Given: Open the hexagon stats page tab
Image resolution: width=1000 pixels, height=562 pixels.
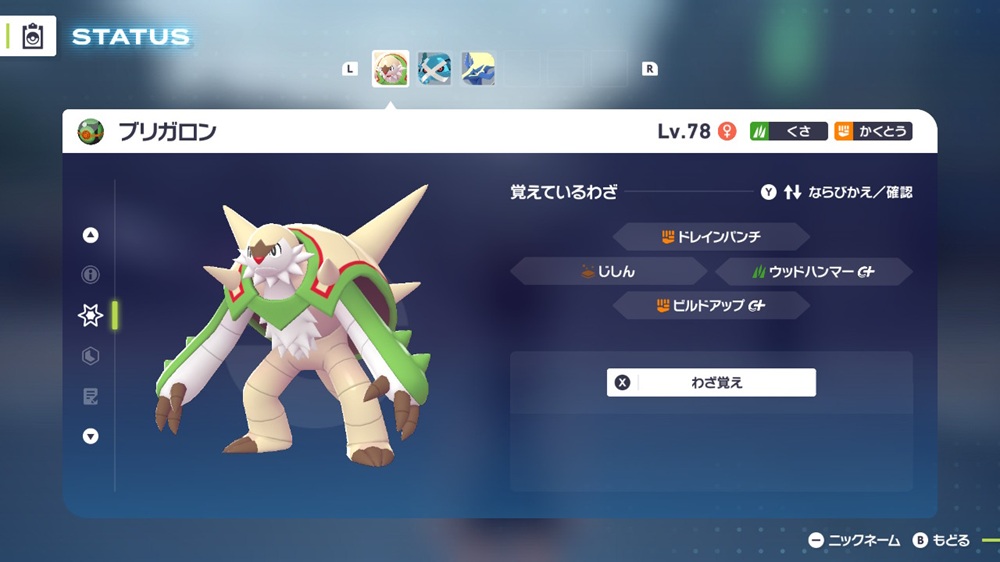Looking at the screenshot, I should [91, 356].
